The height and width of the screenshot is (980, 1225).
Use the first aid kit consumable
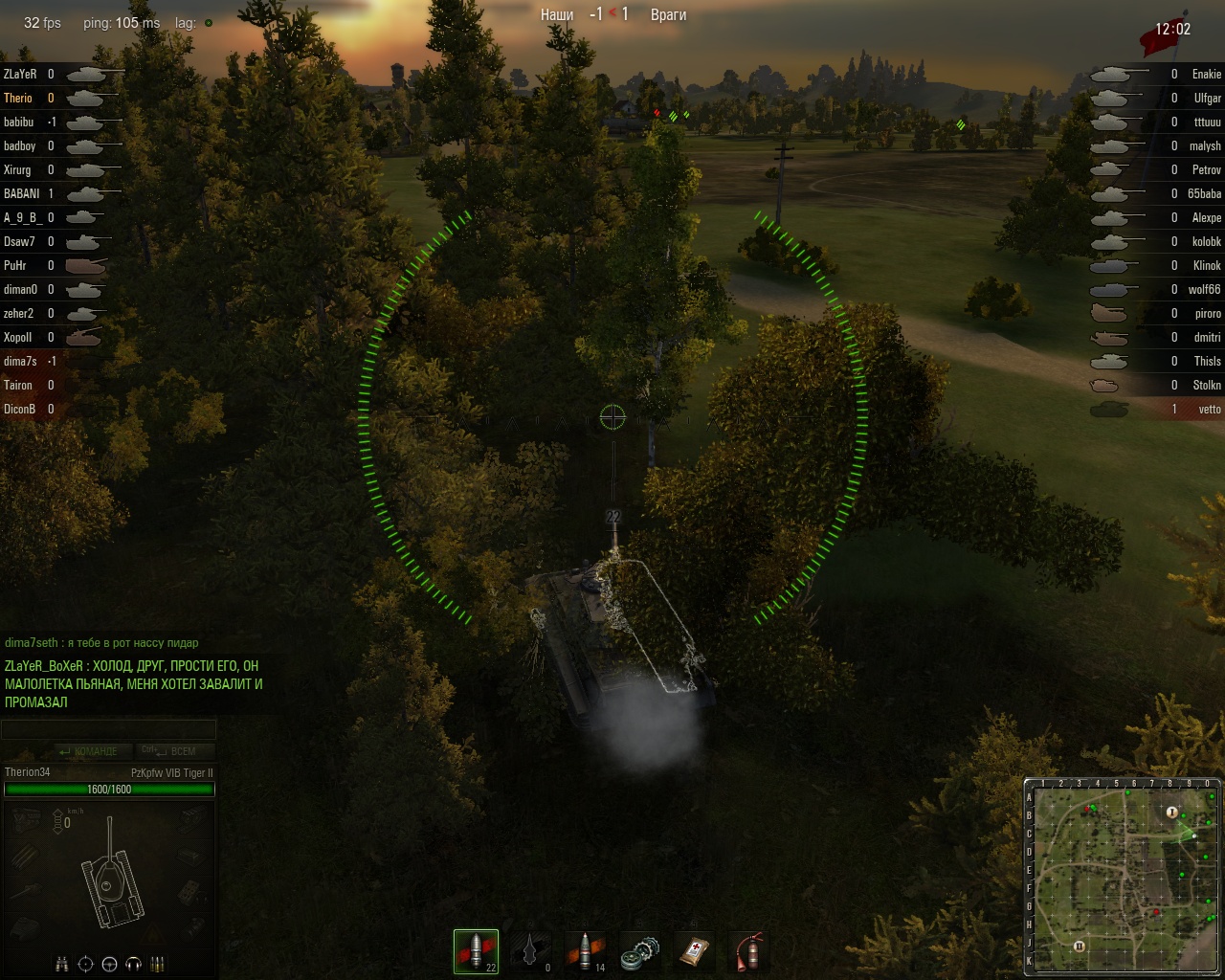click(694, 950)
